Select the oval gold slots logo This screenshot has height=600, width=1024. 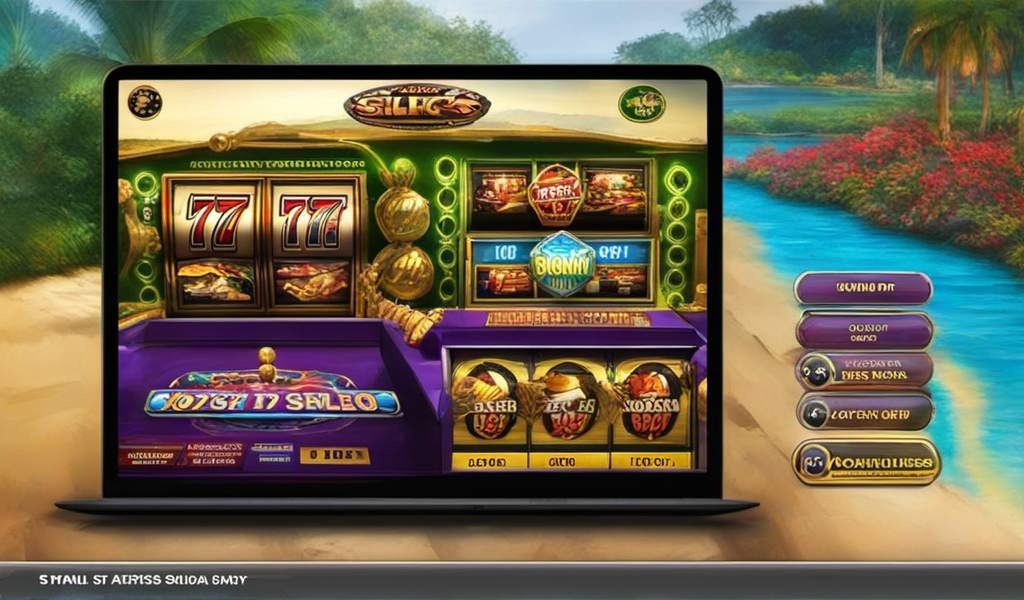[416, 106]
